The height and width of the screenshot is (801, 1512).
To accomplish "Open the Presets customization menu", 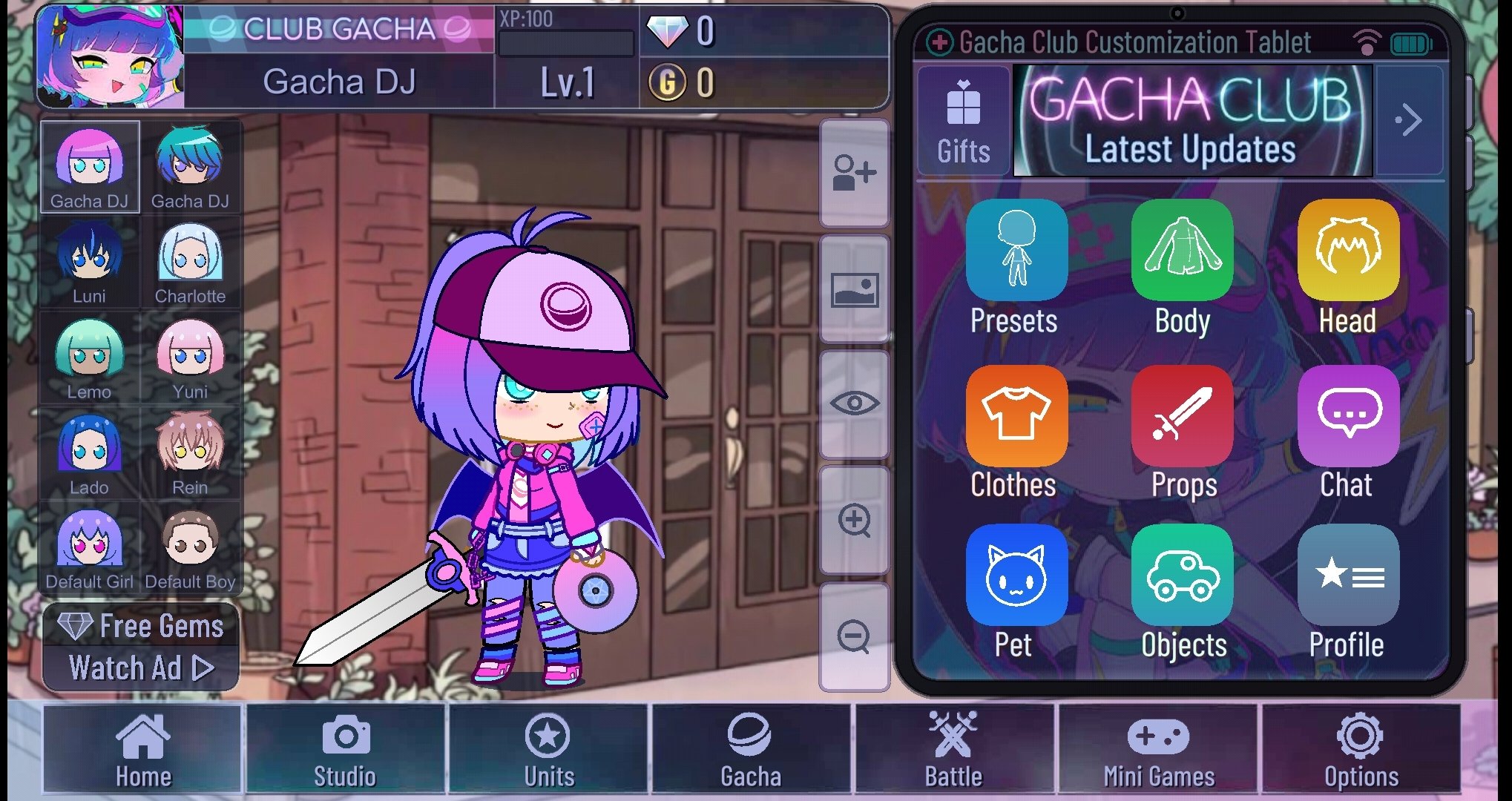I will coord(1016,251).
